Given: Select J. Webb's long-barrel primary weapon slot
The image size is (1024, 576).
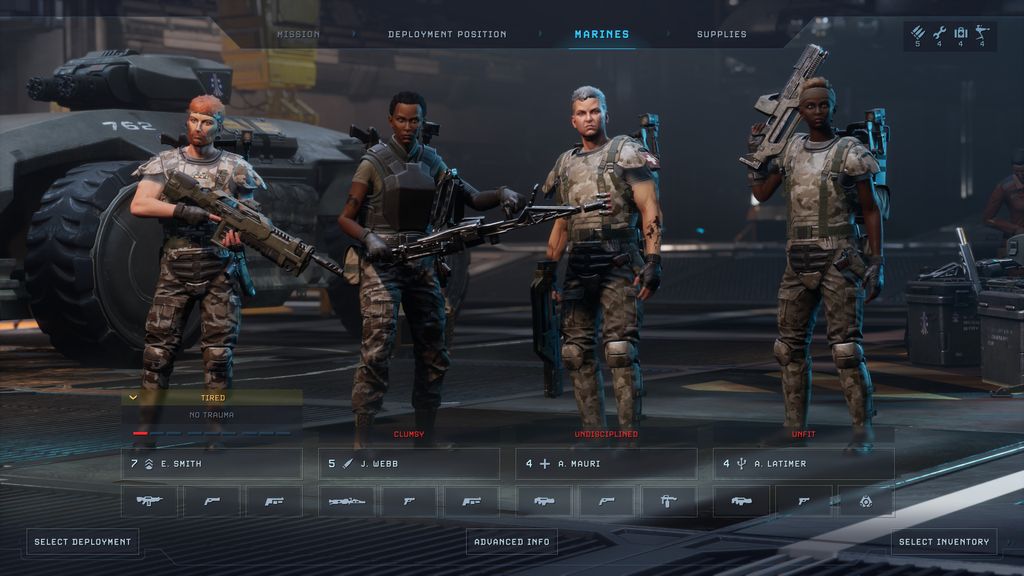Looking at the screenshot, I should point(347,501).
